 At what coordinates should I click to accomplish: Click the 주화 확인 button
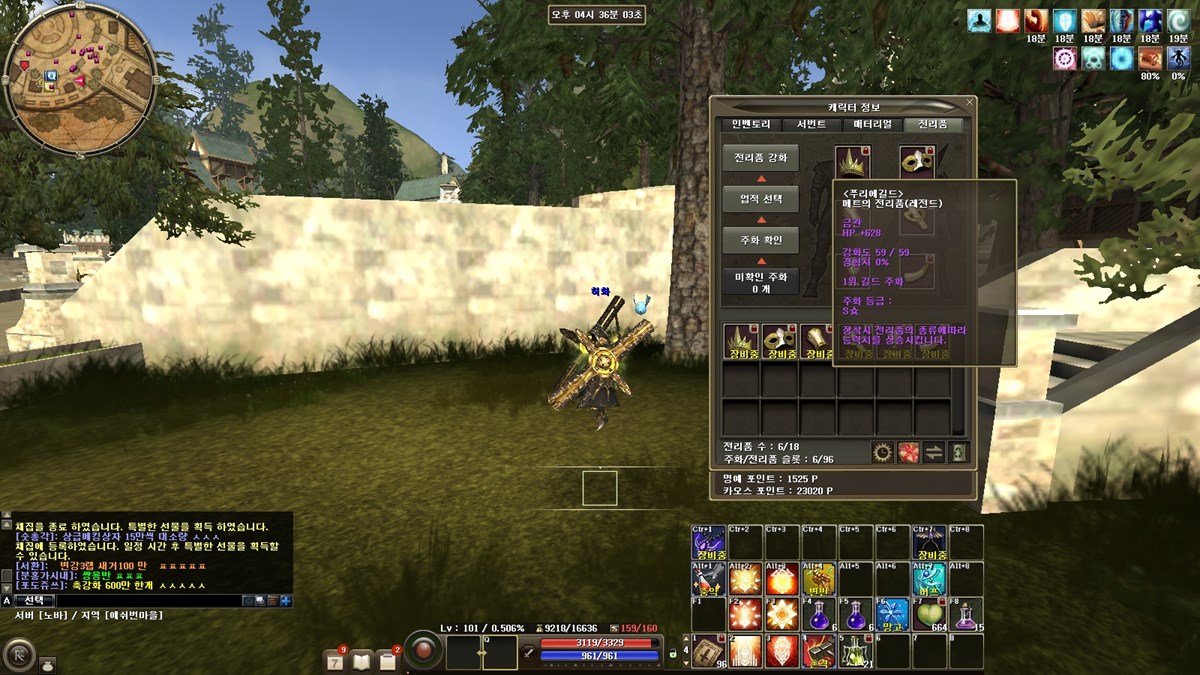(x=760, y=240)
